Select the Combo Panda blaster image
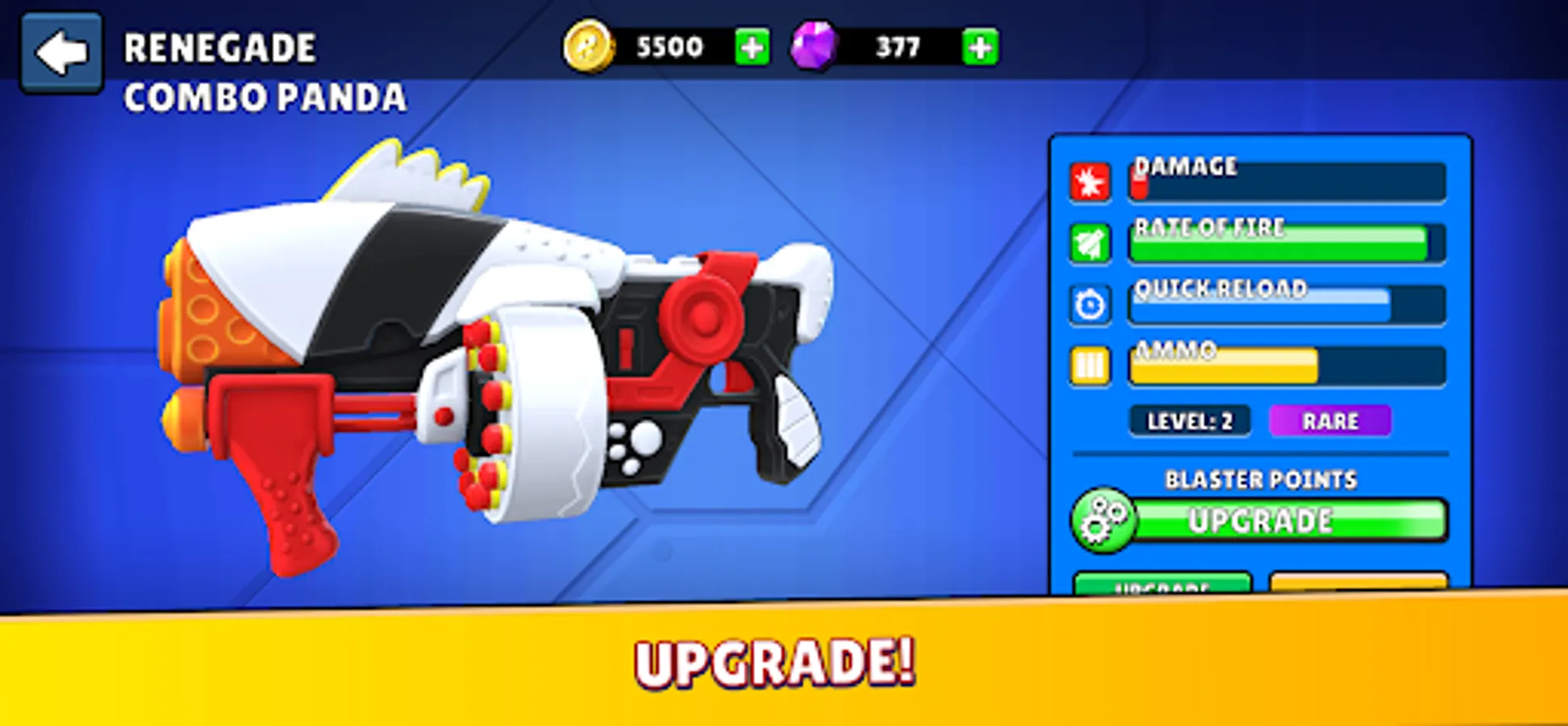 click(x=500, y=355)
